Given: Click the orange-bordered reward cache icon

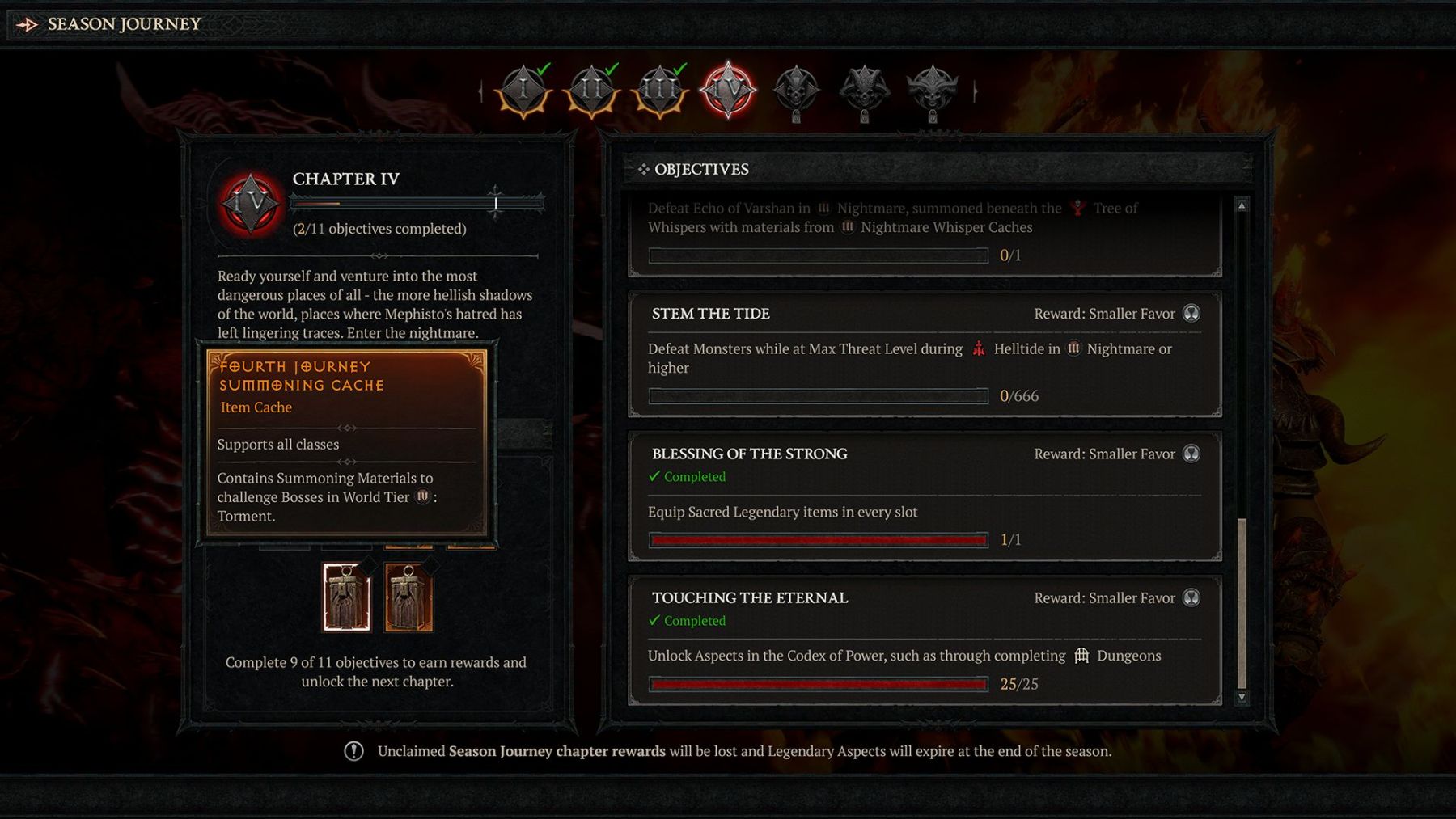Looking at the screenshot, I should pyautogui.click(x=408, y=597).
